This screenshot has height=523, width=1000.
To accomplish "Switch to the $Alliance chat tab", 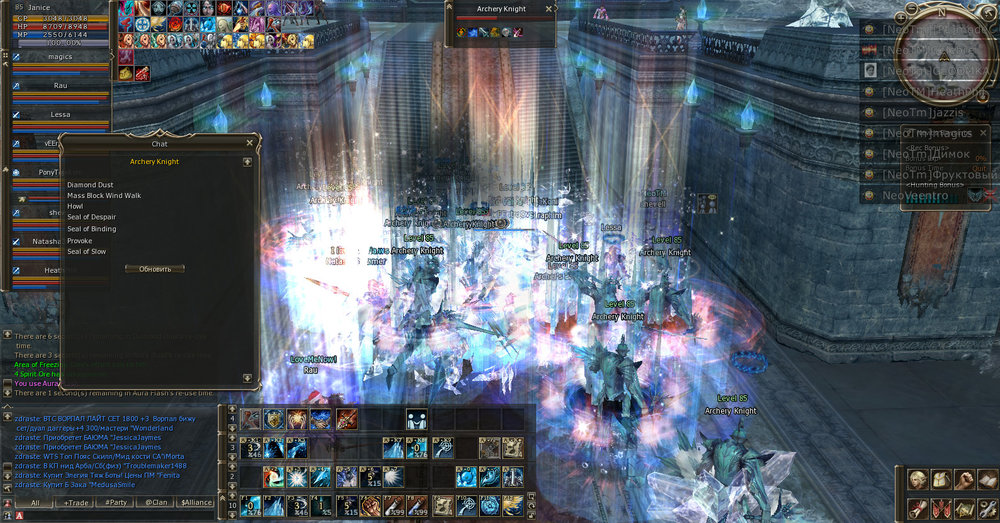I will [195, 503].
